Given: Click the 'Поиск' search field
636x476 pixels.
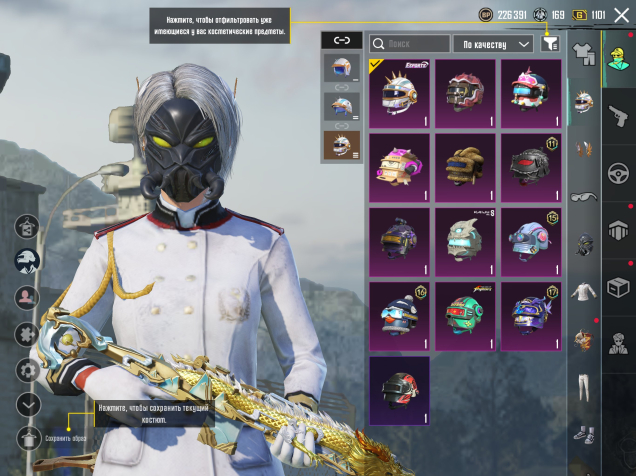Looking at the screenshot, I should coord(410,44).
